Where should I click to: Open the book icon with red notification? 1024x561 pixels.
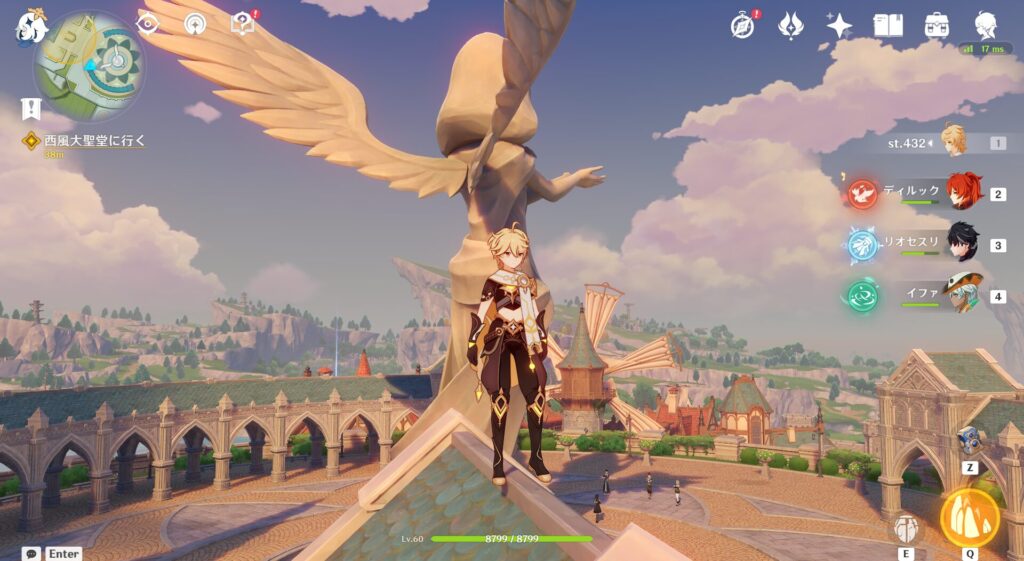pyautogui.click(x=242, y=22)
